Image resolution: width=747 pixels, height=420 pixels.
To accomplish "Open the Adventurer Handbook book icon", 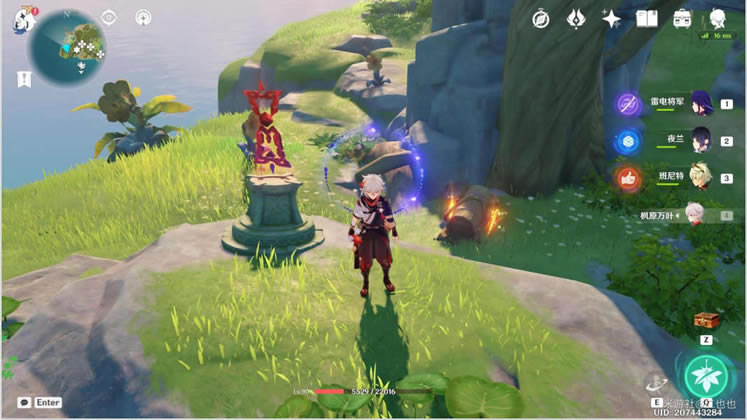I will coord(647,19).
